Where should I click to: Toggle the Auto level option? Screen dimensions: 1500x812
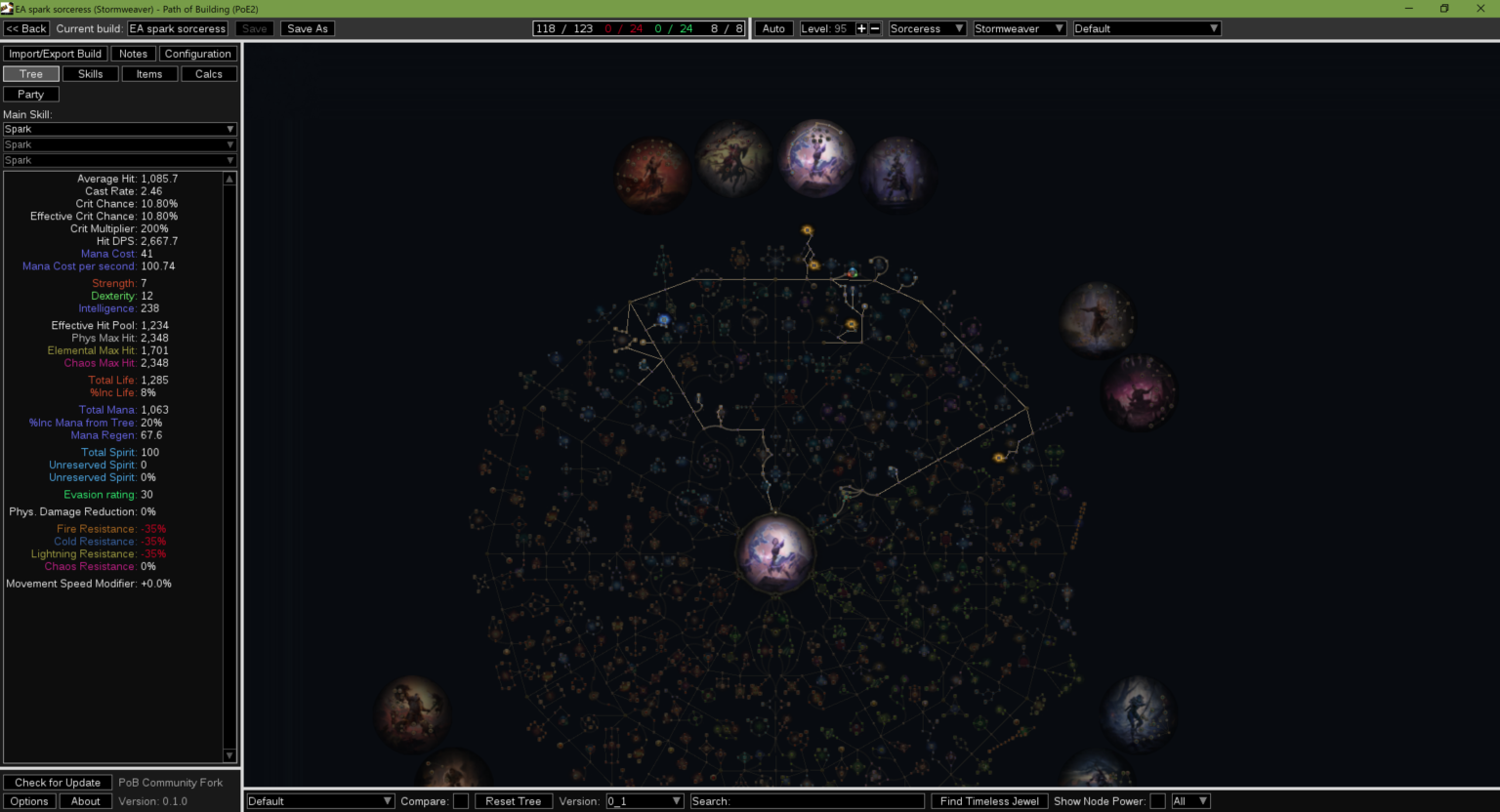point(772,28)
